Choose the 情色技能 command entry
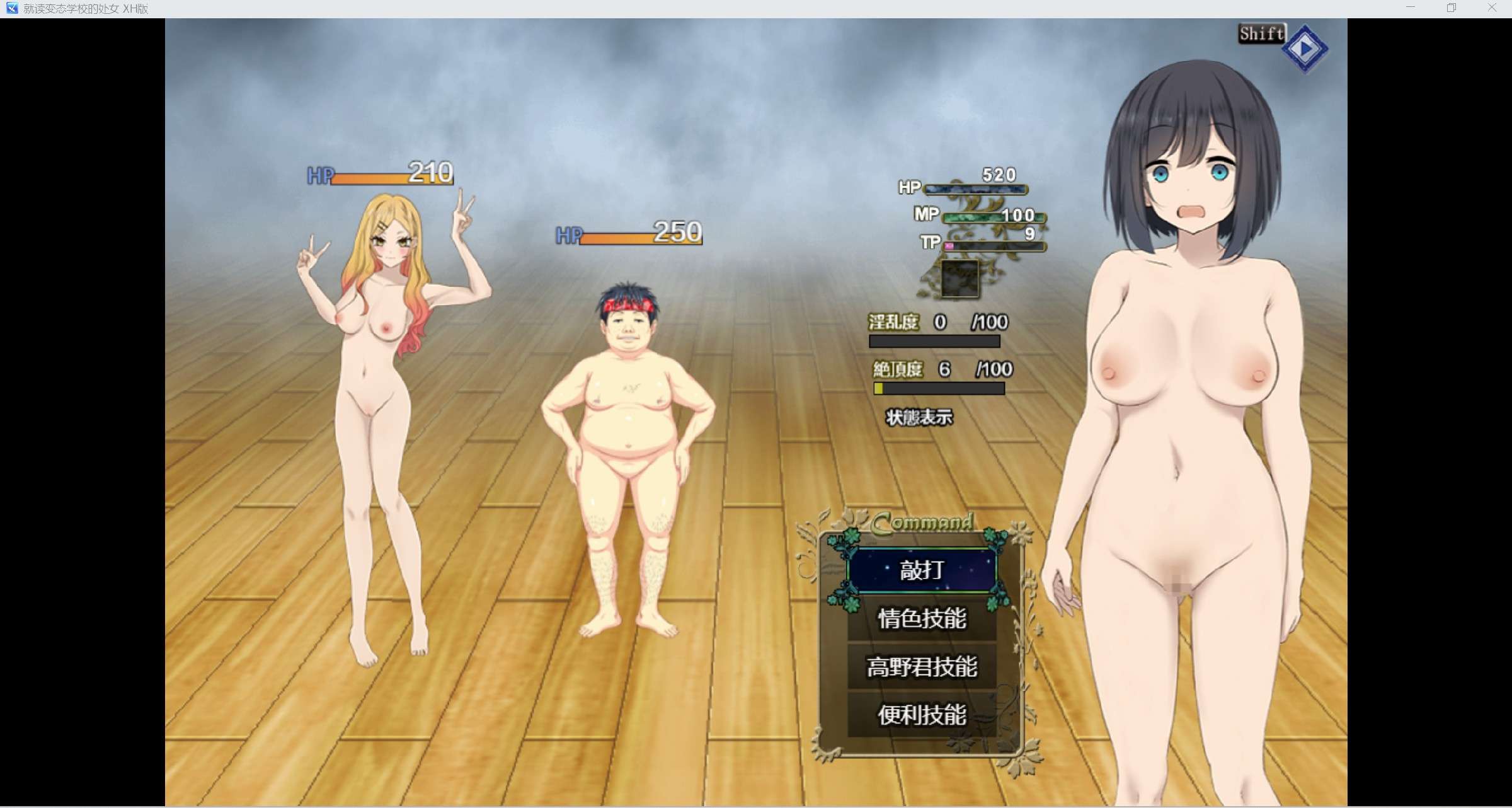The image size is (1512, 808). click(921, 619)
